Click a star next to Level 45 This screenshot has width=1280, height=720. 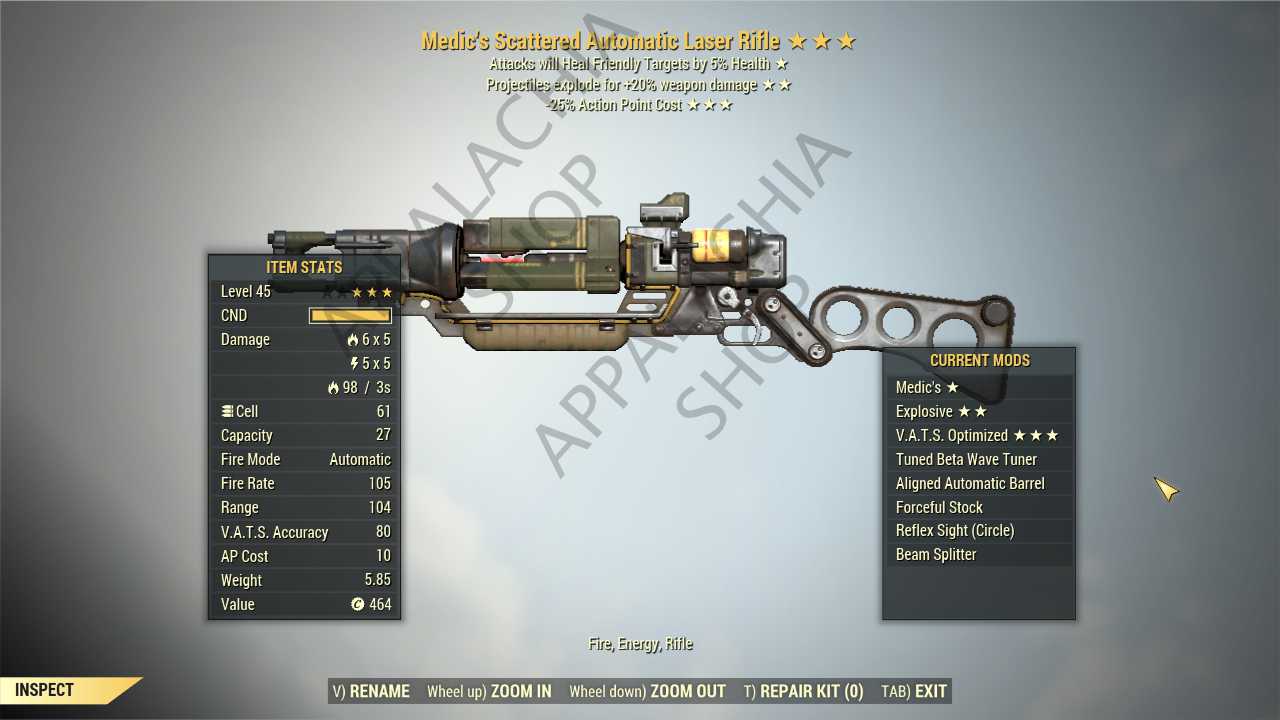pos(356,291)
